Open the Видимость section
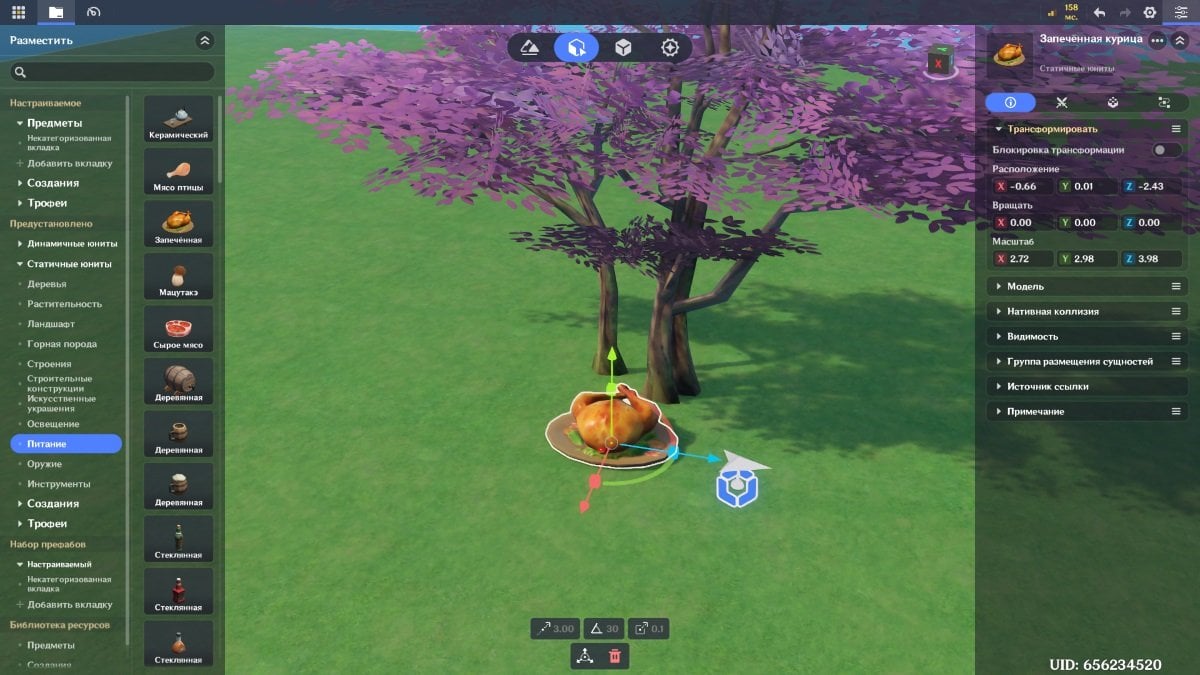 click(1032, 337)
